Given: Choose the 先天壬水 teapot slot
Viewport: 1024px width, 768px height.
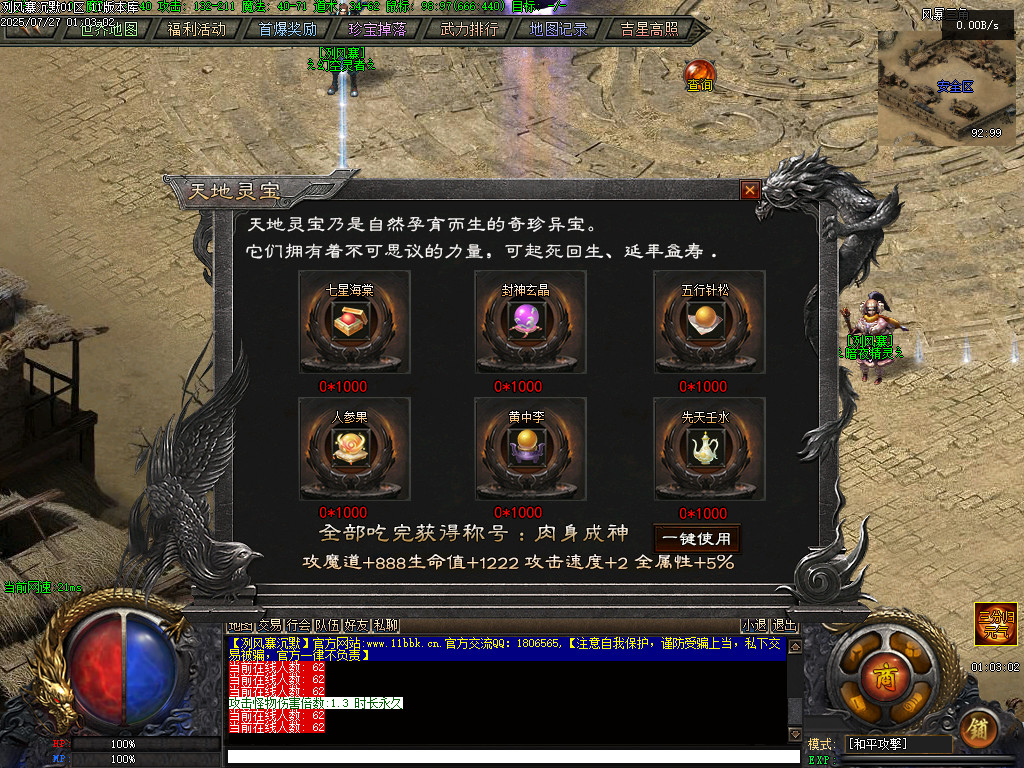Looking at the screenshot, I should pyautogui.click(x=709, y=449).
